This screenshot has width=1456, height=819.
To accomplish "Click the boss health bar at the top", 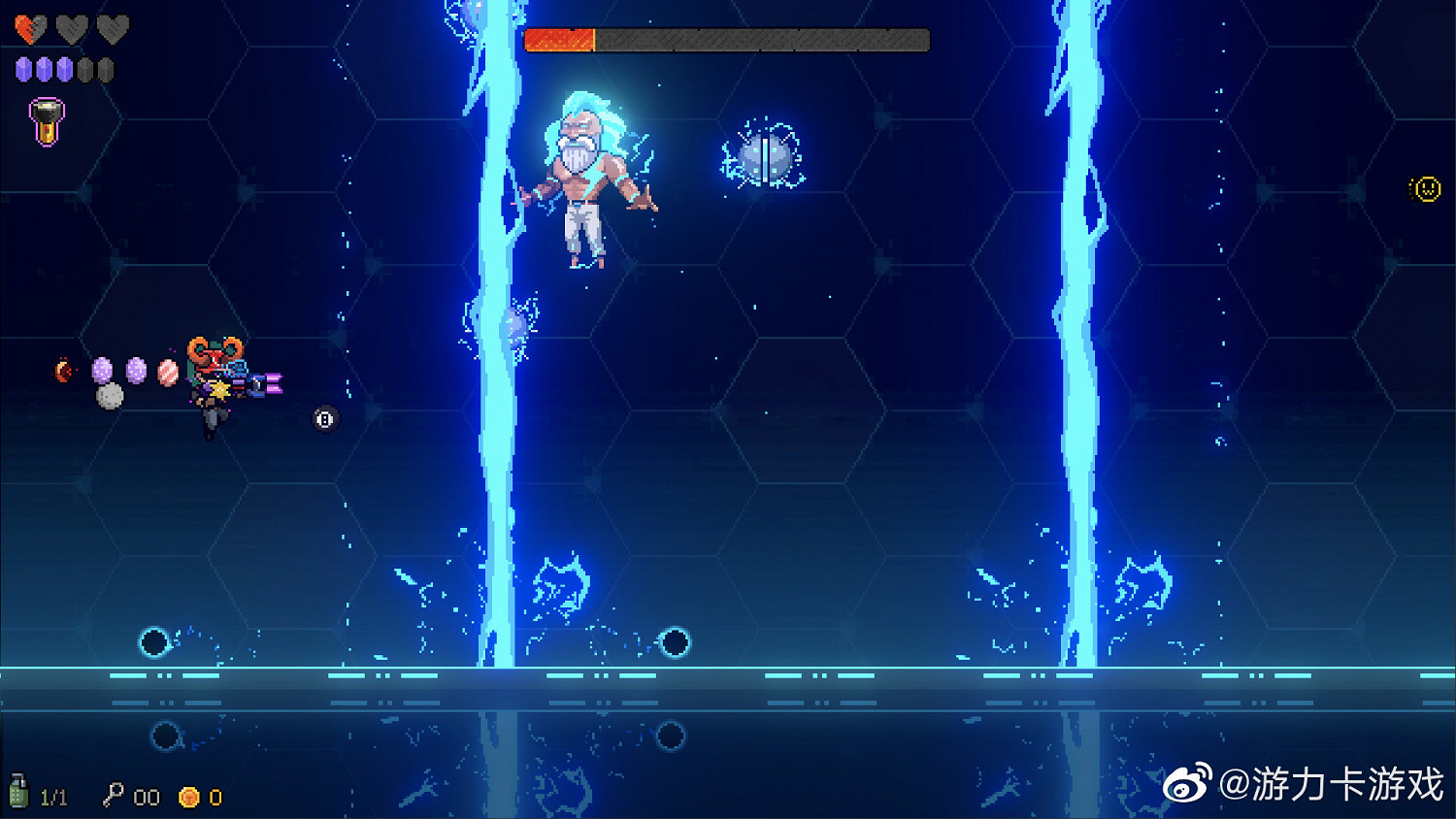I will (726, 40).
